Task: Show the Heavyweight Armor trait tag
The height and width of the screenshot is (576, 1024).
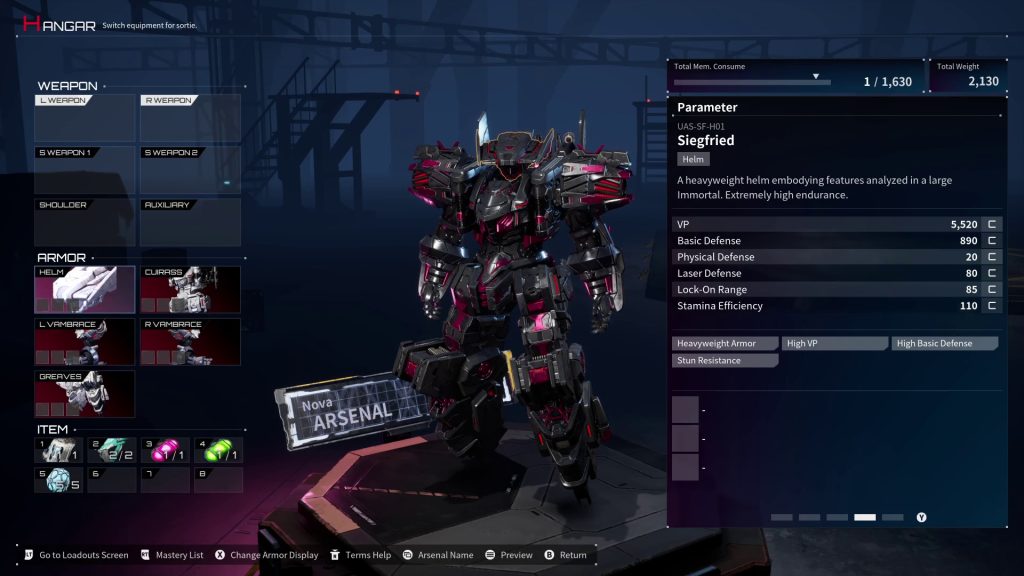Action: (725, 344)
